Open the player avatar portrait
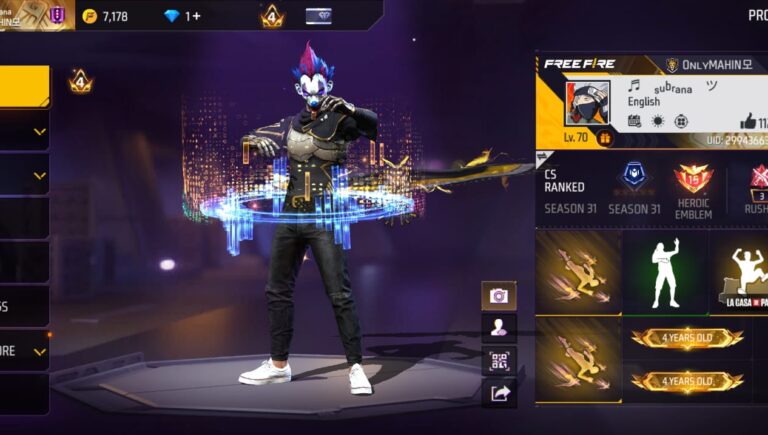Viewport: 768px width, 435px height. click(586, 102)
